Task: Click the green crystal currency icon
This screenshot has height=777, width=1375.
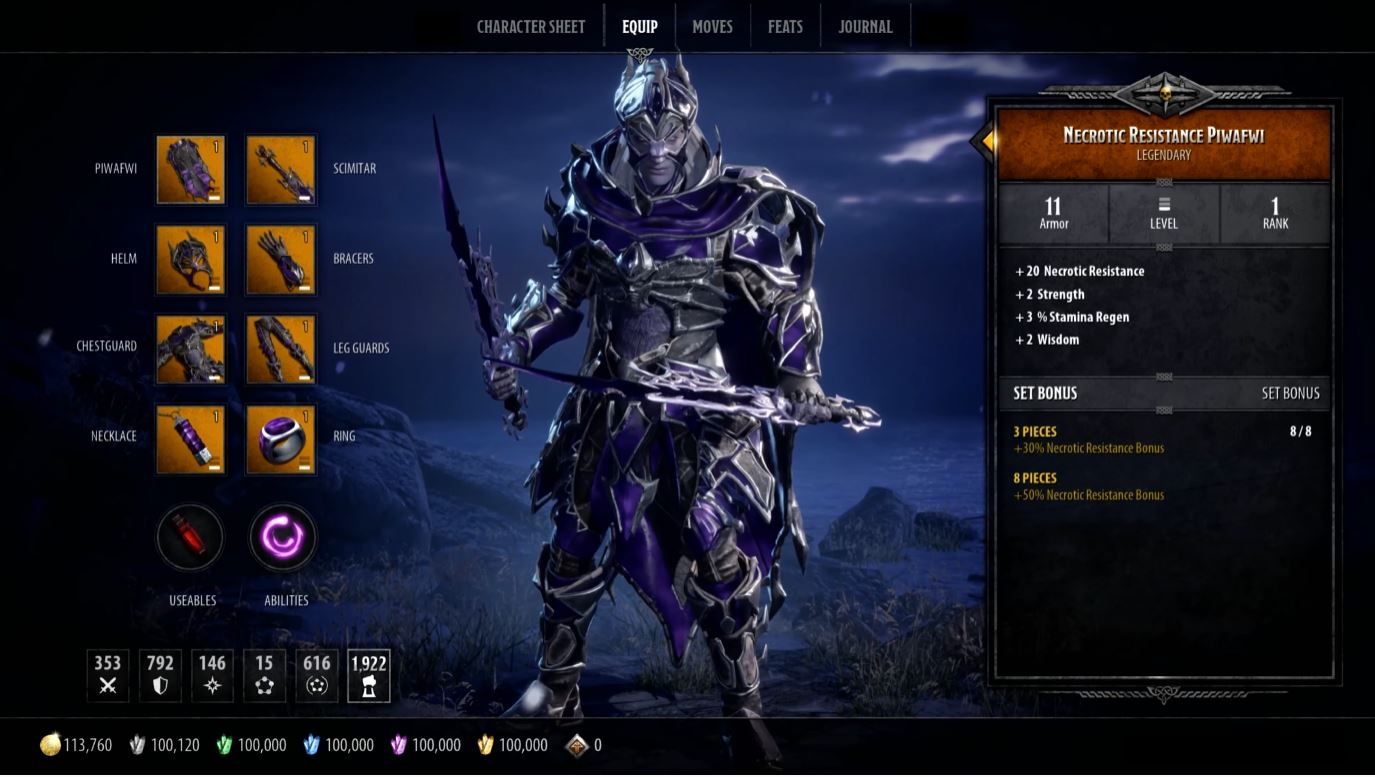Action: pyautogui.click(x=227, y=744)
